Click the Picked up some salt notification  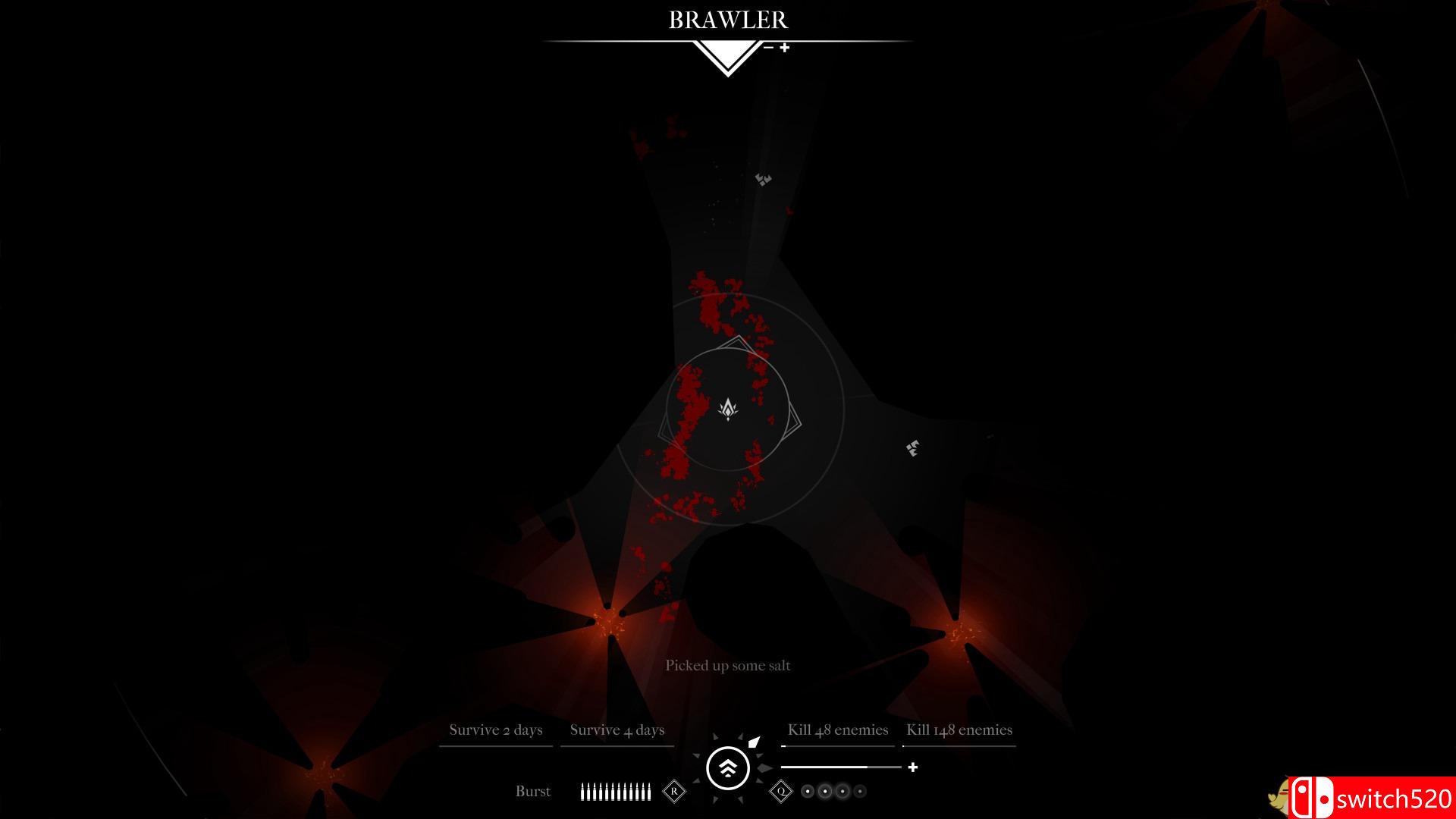pyautogui.click(x=727, y=665)
